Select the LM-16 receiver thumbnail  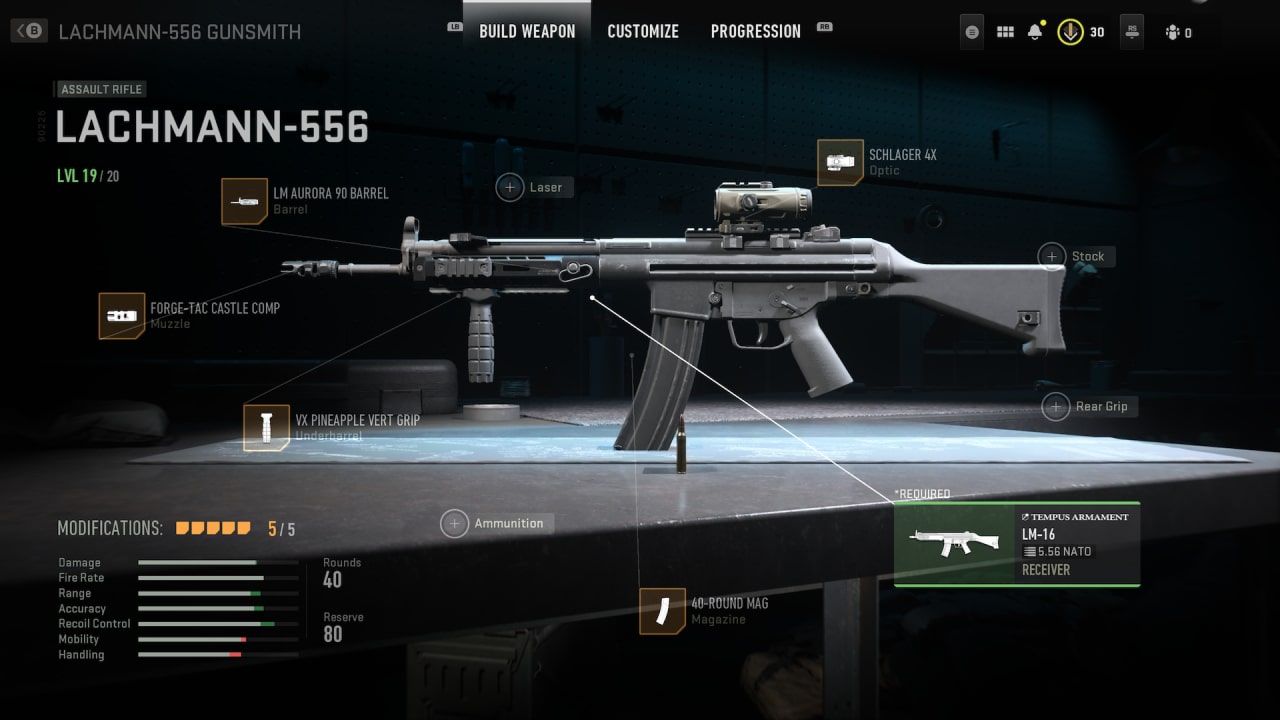tap(952, 544)
